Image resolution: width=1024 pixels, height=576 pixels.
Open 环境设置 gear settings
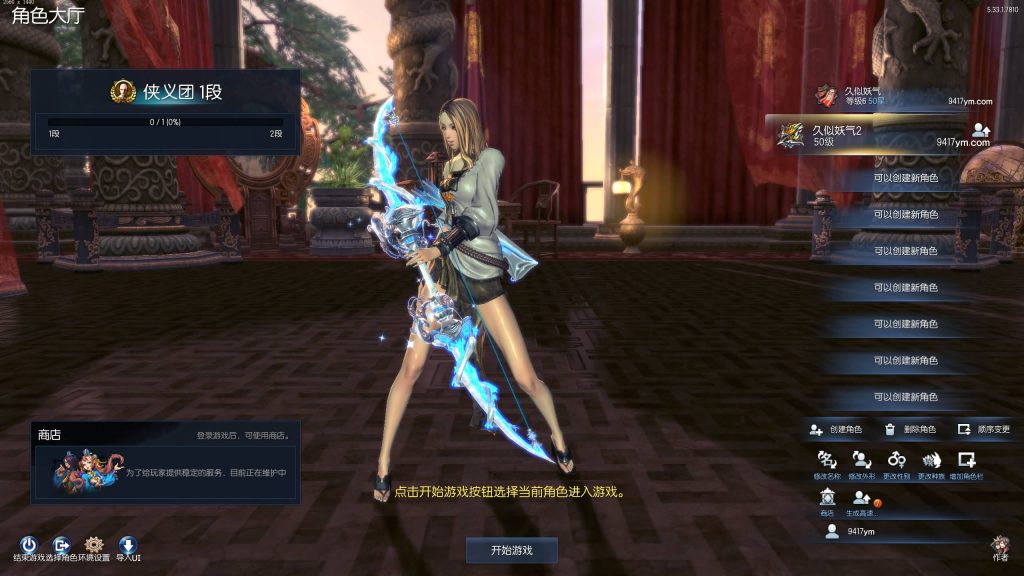coord(95,545)
